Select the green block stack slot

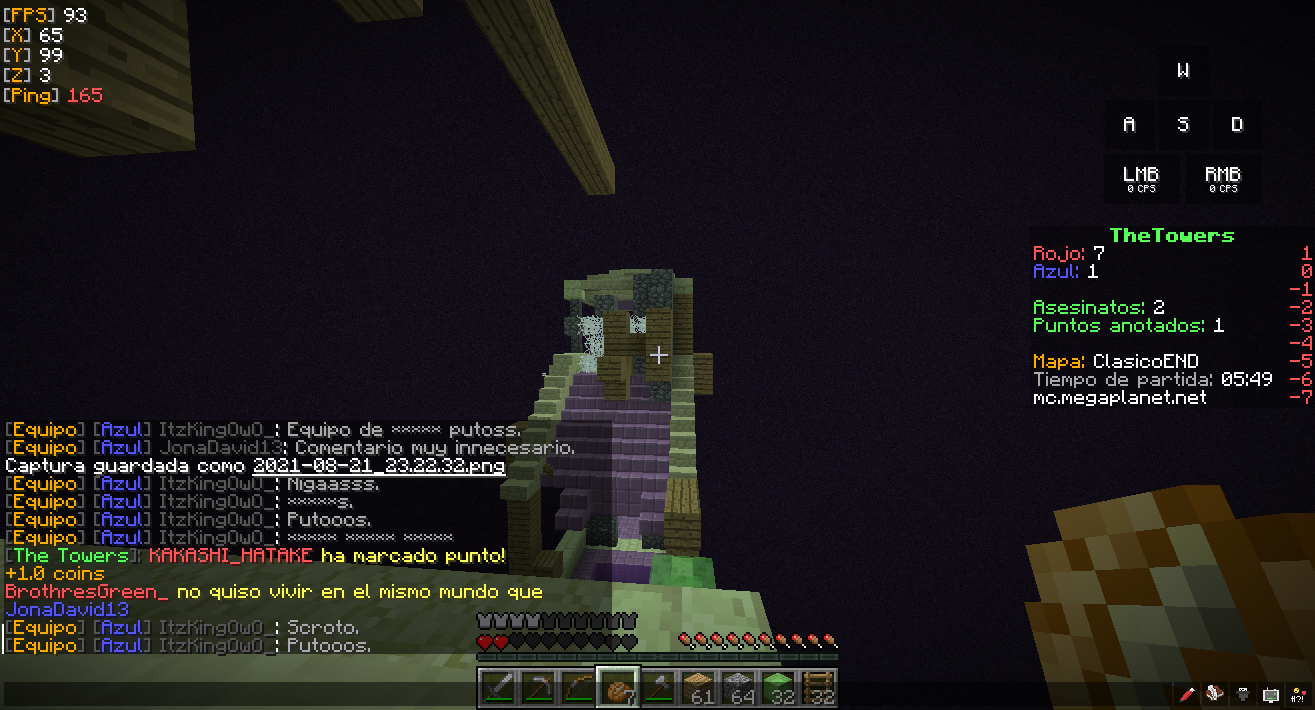(777, 688)
